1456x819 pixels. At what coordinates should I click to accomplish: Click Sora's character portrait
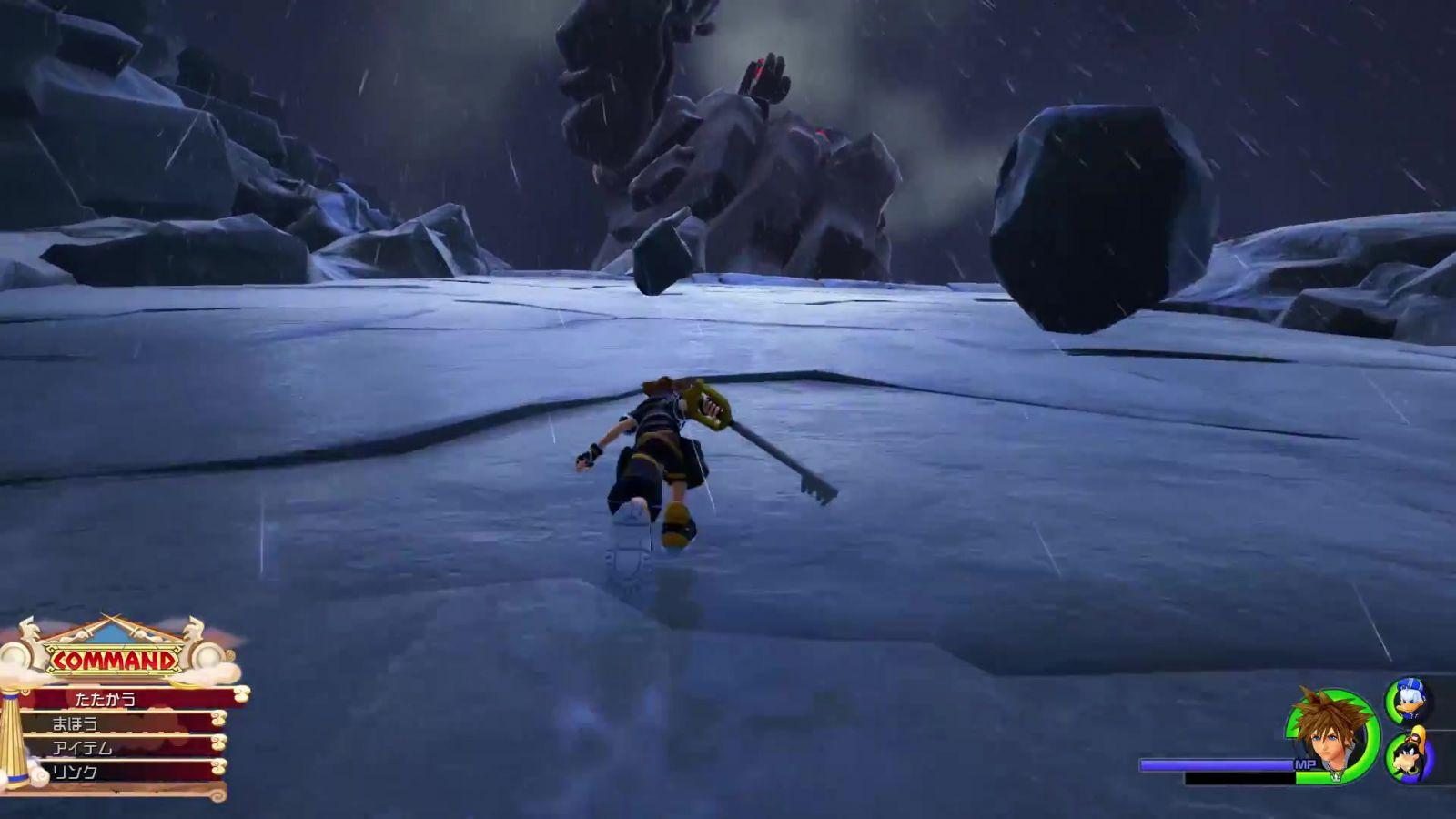(x=1332, y=734)
